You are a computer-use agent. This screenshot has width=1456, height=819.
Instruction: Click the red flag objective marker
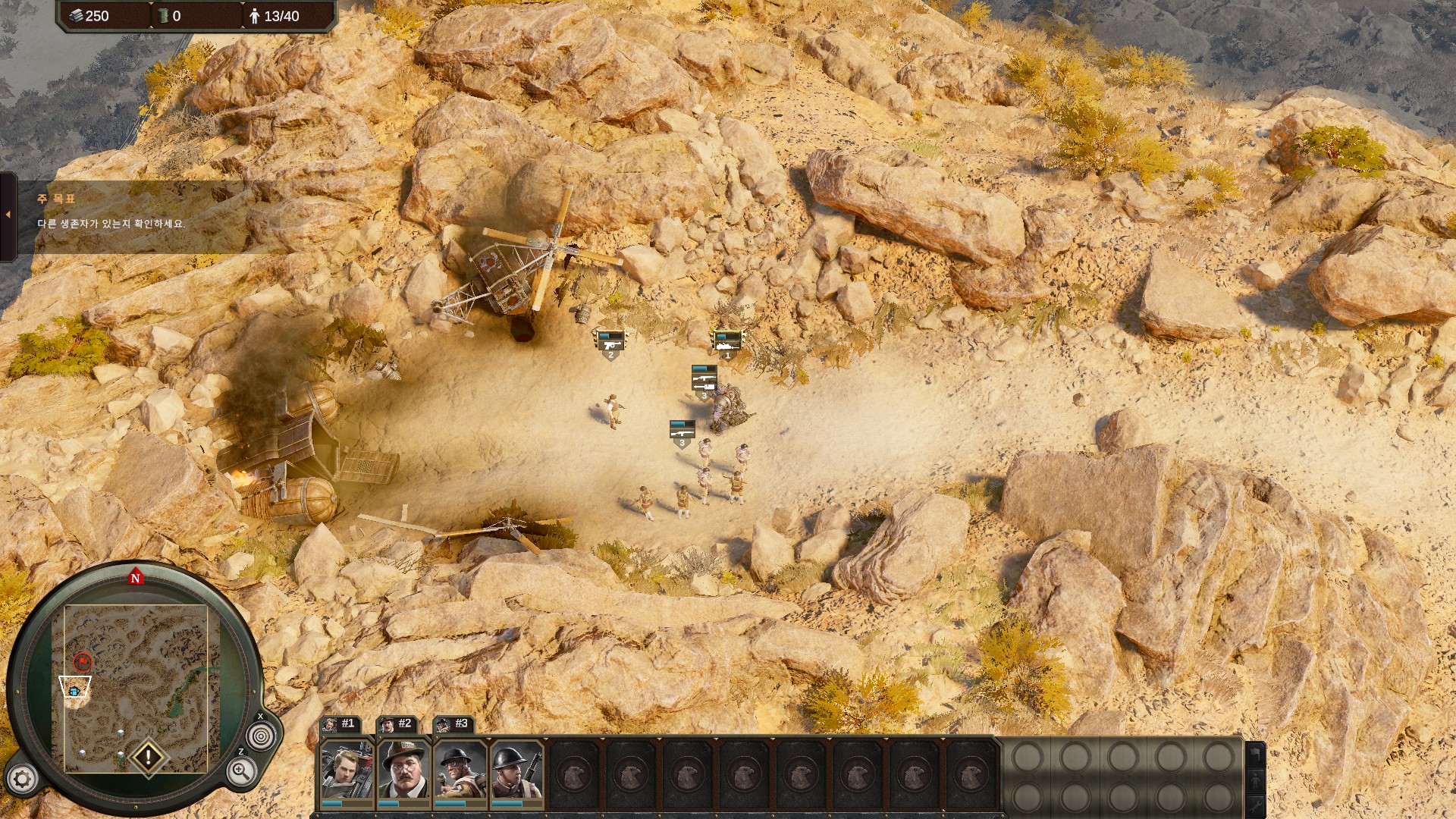pos(83,662)
